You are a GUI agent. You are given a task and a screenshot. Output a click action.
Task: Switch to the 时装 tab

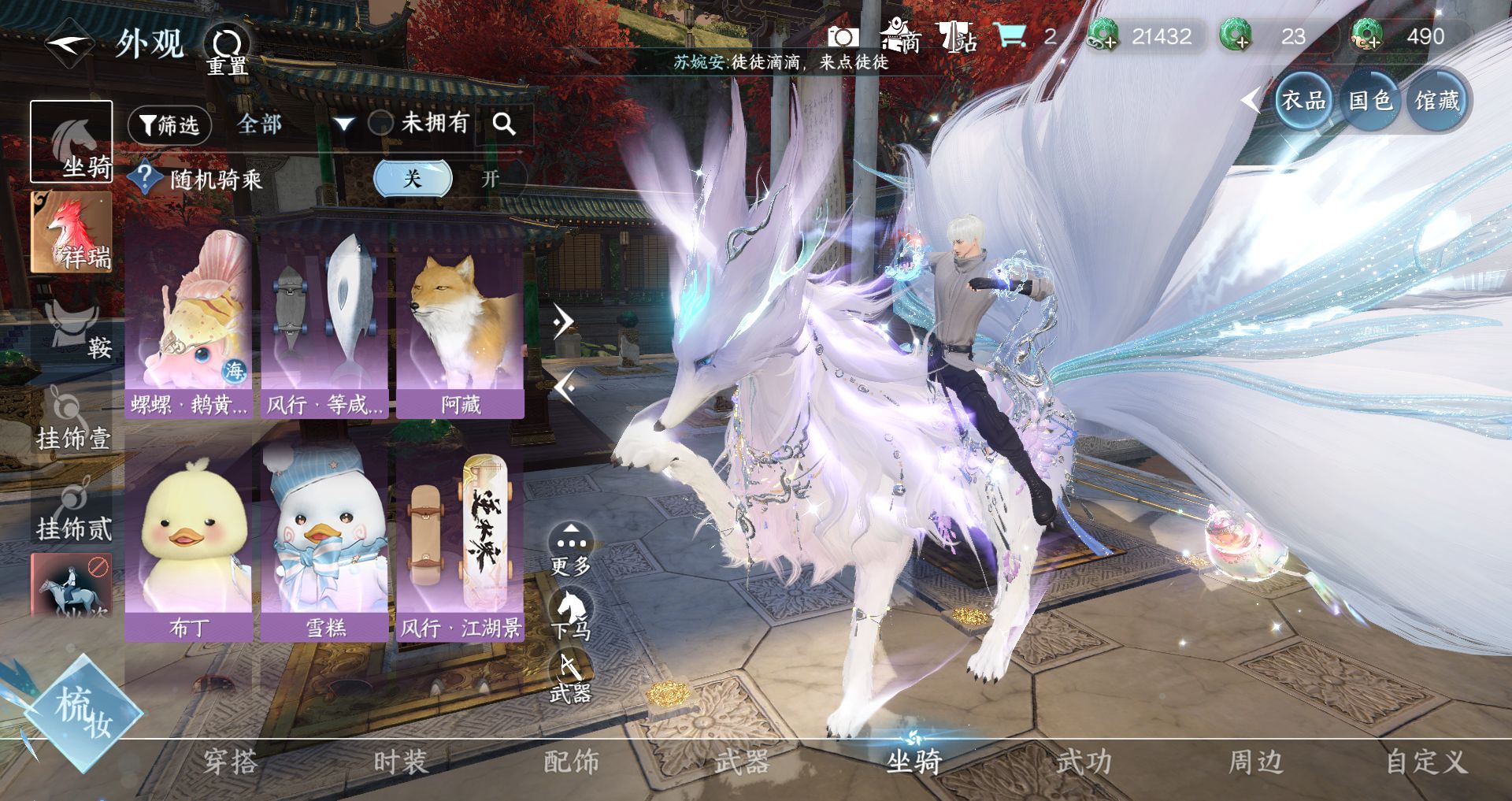coord(400,762)
